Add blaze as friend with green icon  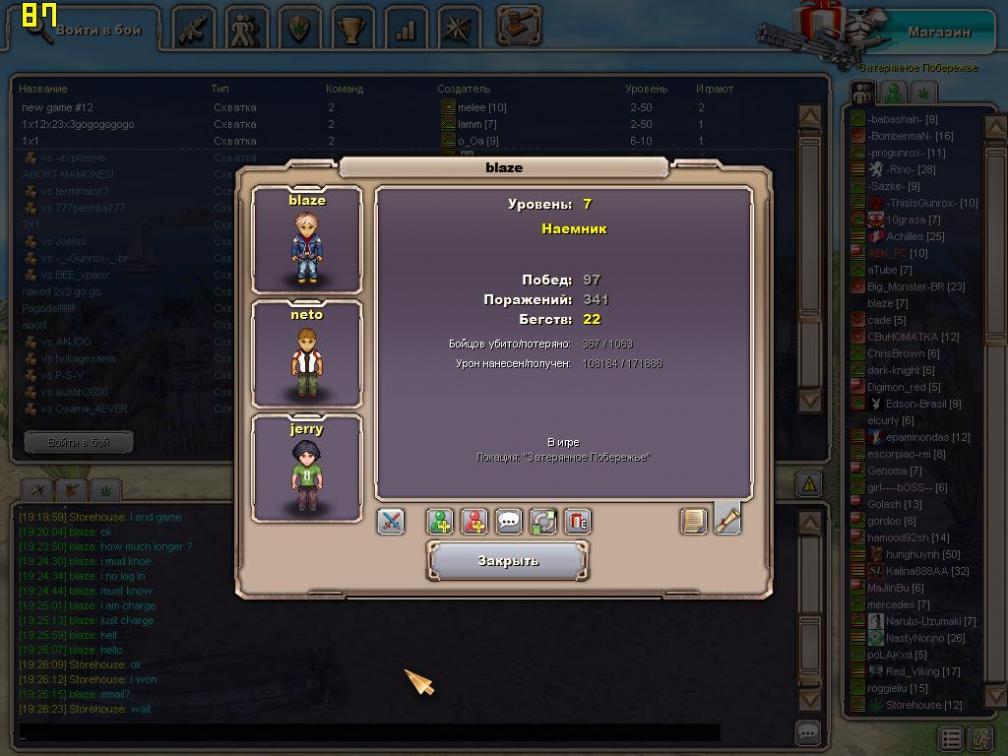click(x=440, y=521)
